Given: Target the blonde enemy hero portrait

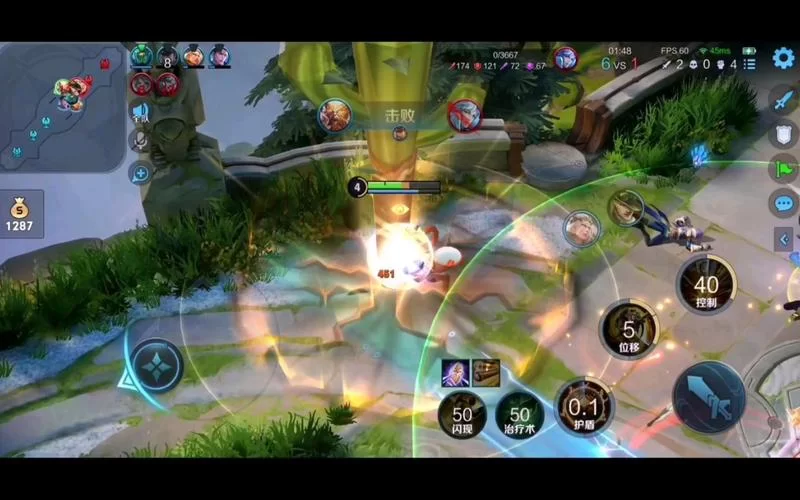Looking at the screenshot, I should [580, 228].
